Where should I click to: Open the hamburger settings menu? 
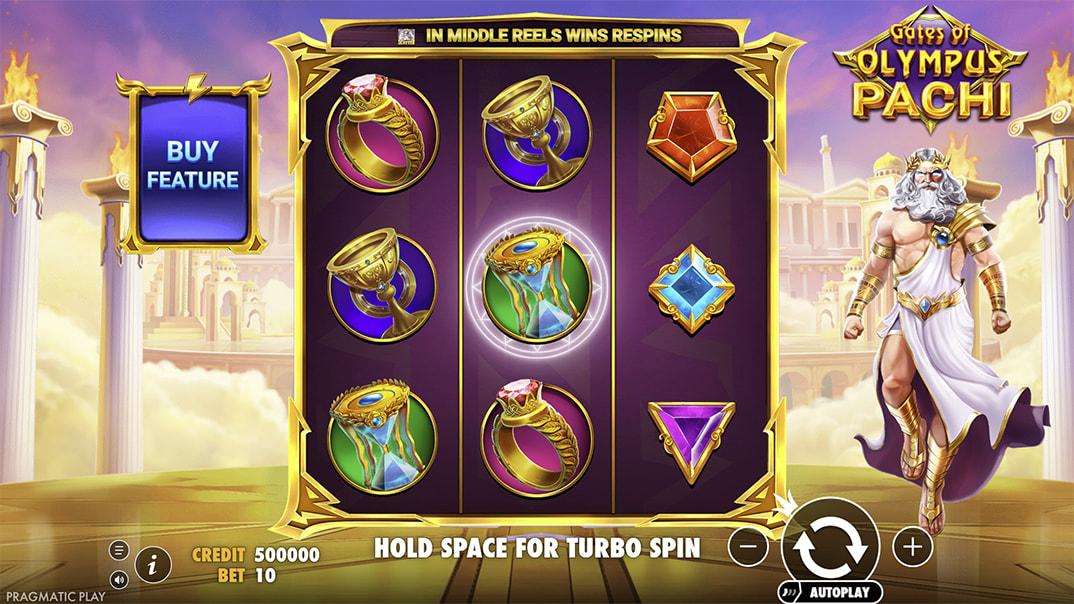pos(119,550)
